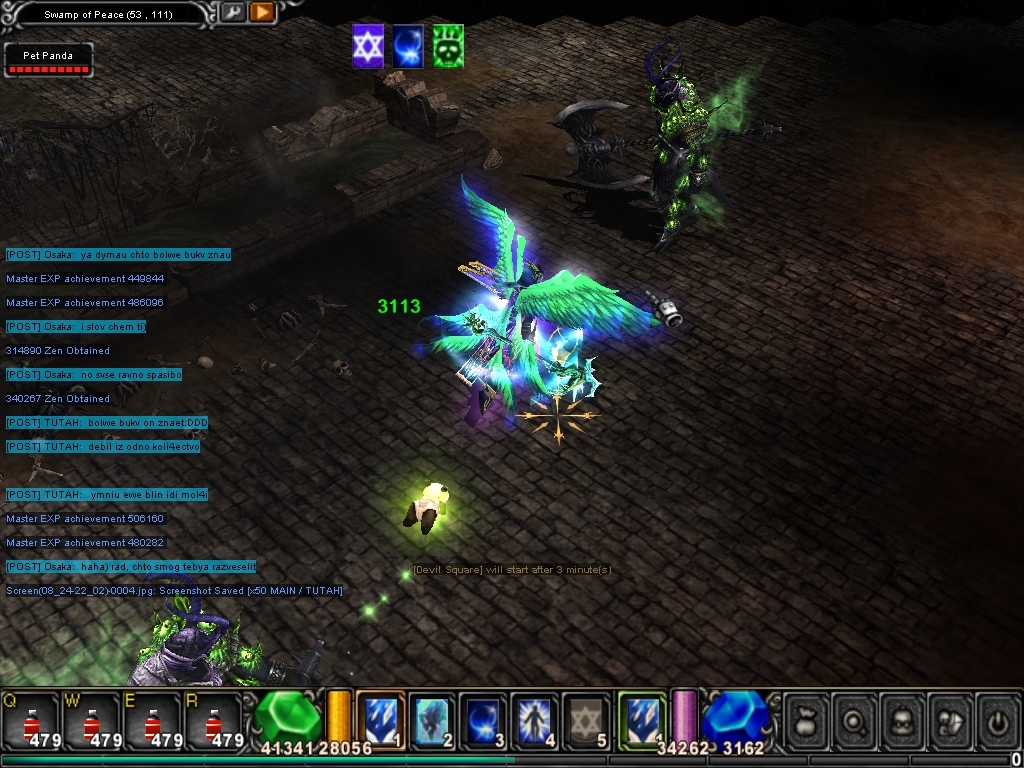Viewport: 1024px width, 768px height.
Task: Click the purple hexagram buff icon
Action: 368,47
